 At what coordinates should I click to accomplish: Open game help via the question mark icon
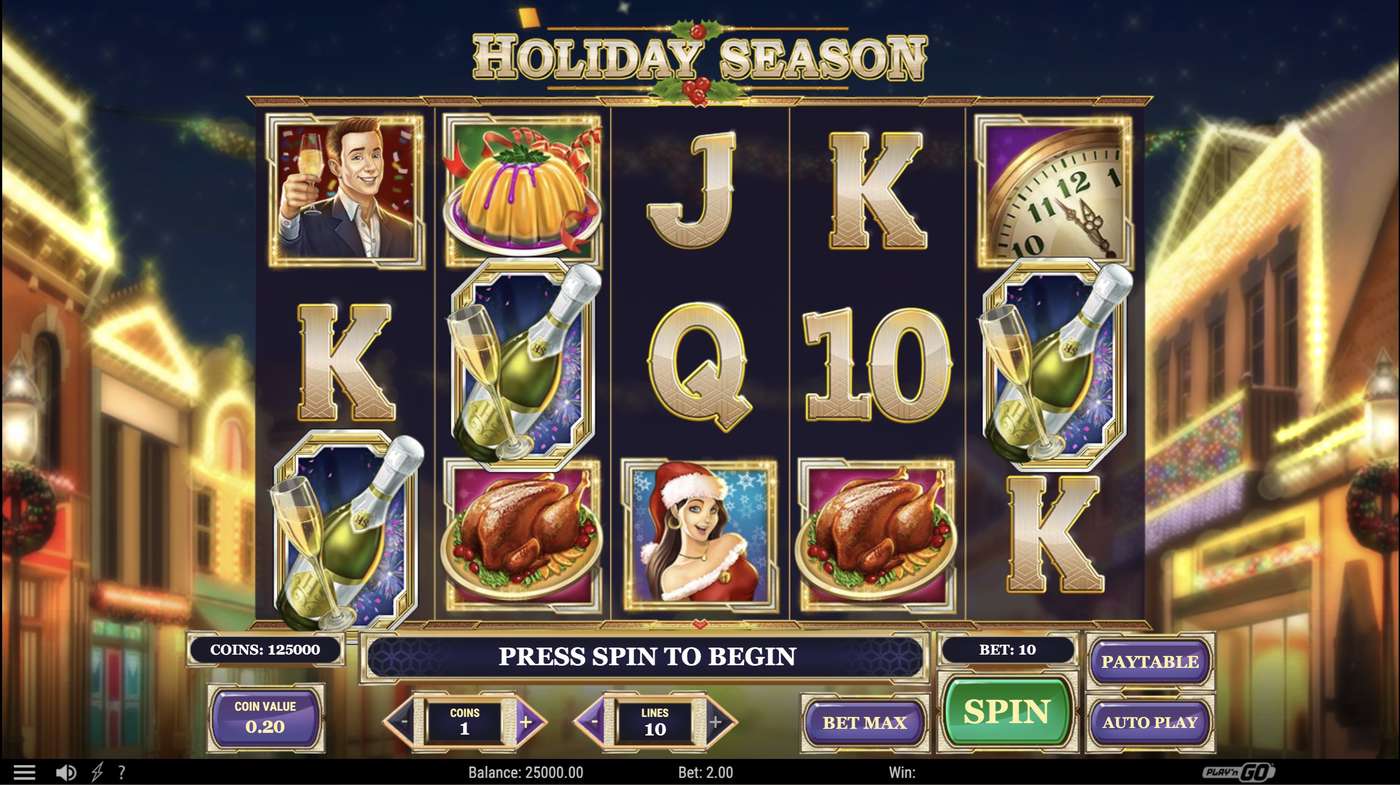123,771
